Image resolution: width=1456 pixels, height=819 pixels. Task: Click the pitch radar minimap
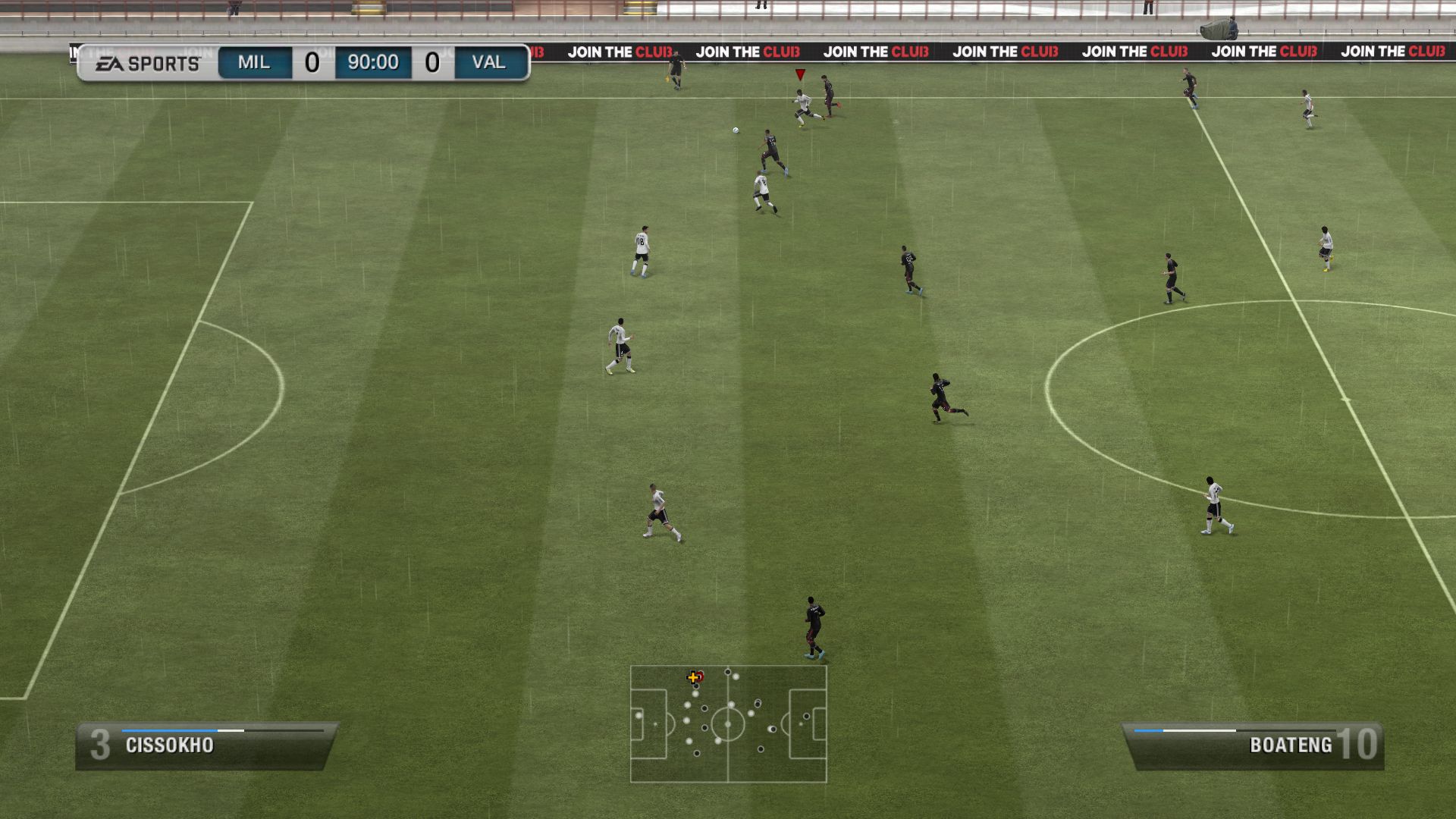[x=728, y=723]
